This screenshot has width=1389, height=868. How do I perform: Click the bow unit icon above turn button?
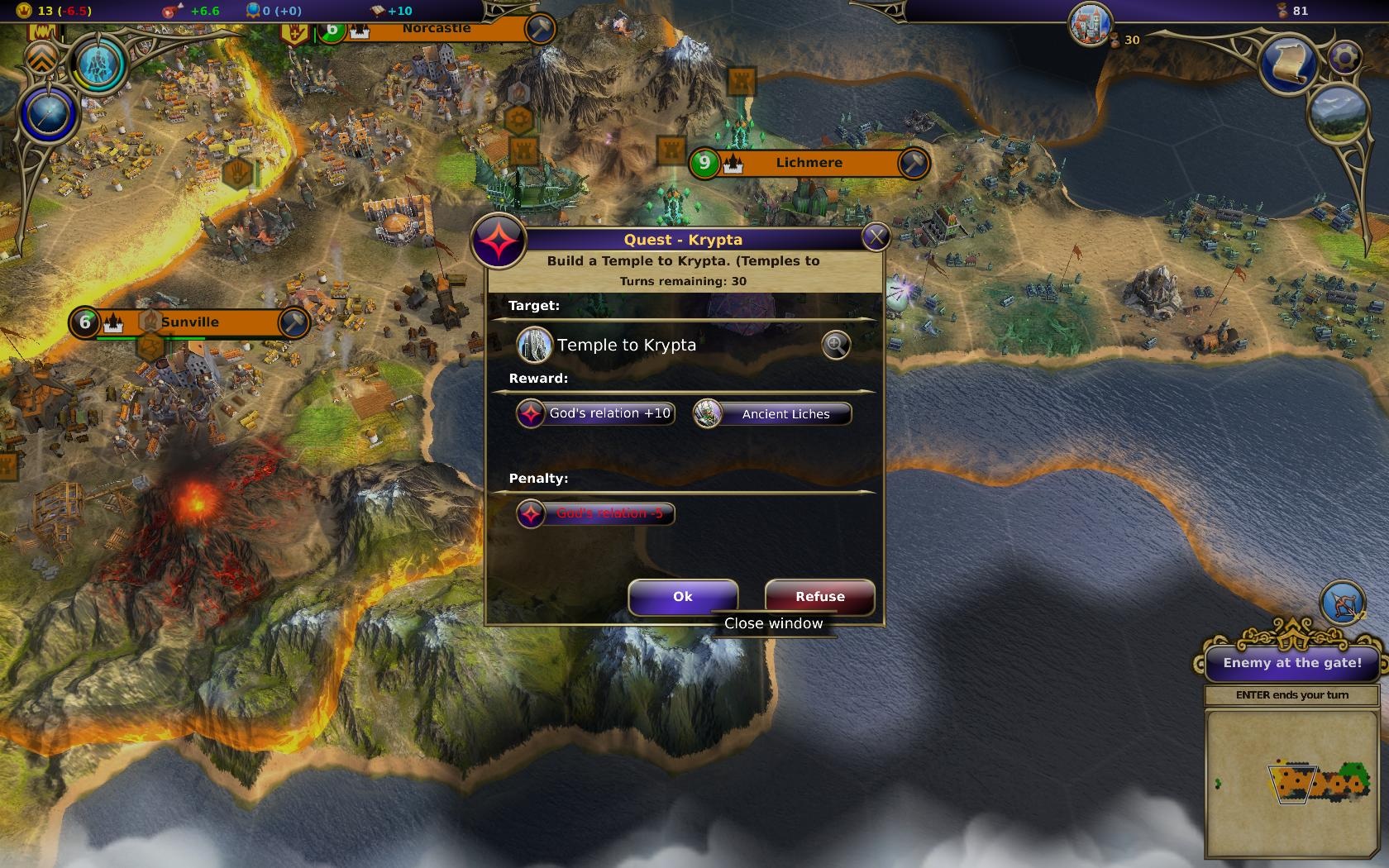click(x=1342, y=603)
